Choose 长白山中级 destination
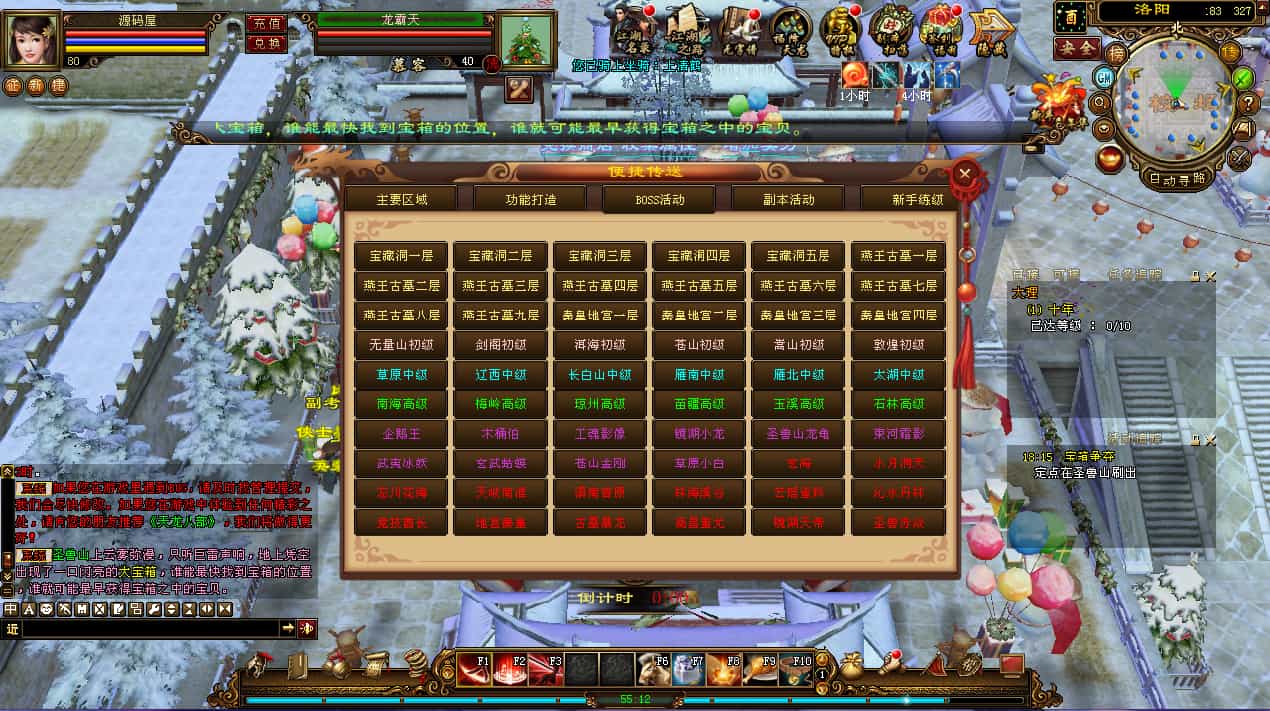This screenshot has height=711, width=1270. click(600, 374)
